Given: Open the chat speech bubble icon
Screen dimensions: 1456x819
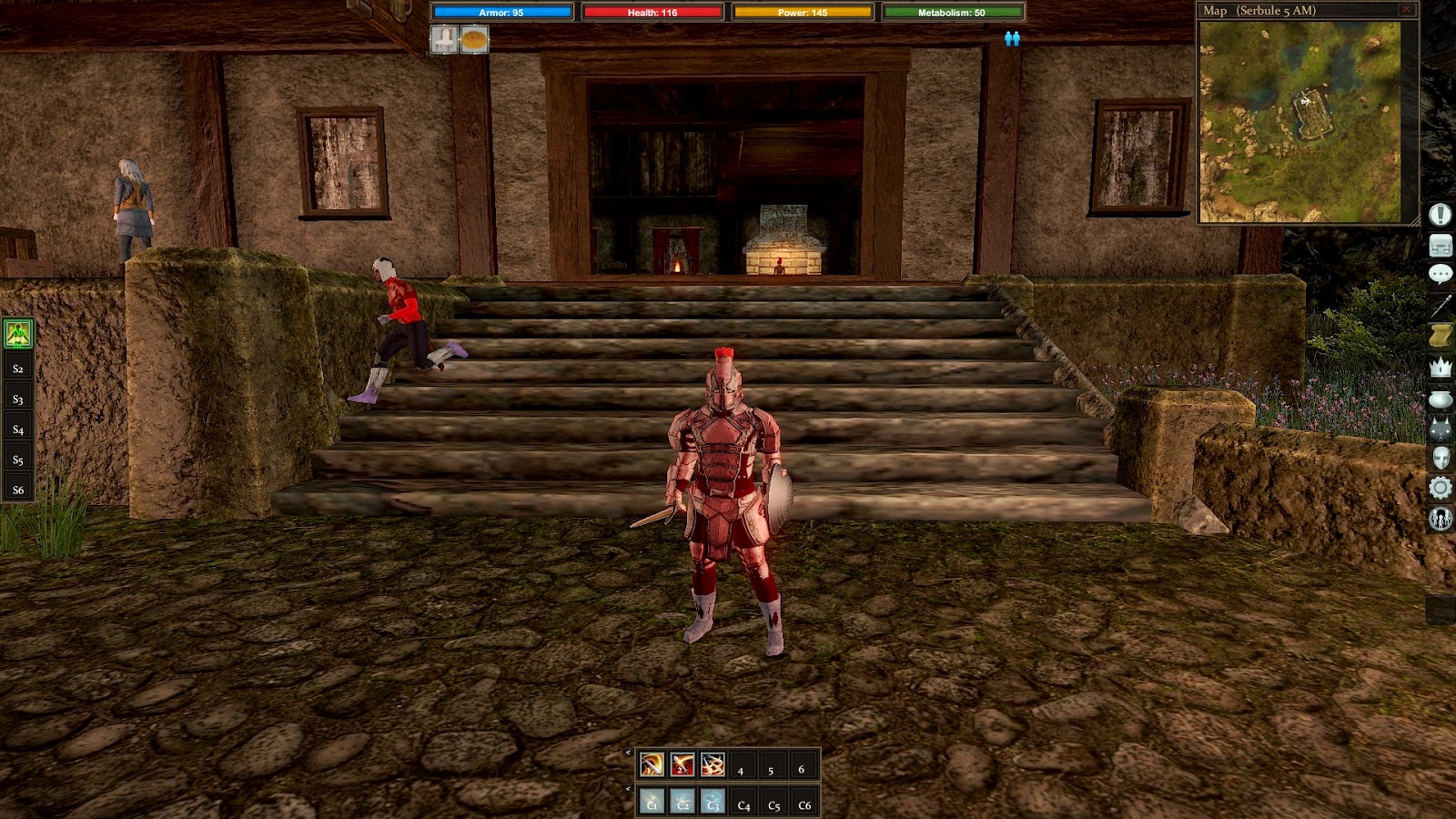Looking at the screenshot, I should point(1440,275).
